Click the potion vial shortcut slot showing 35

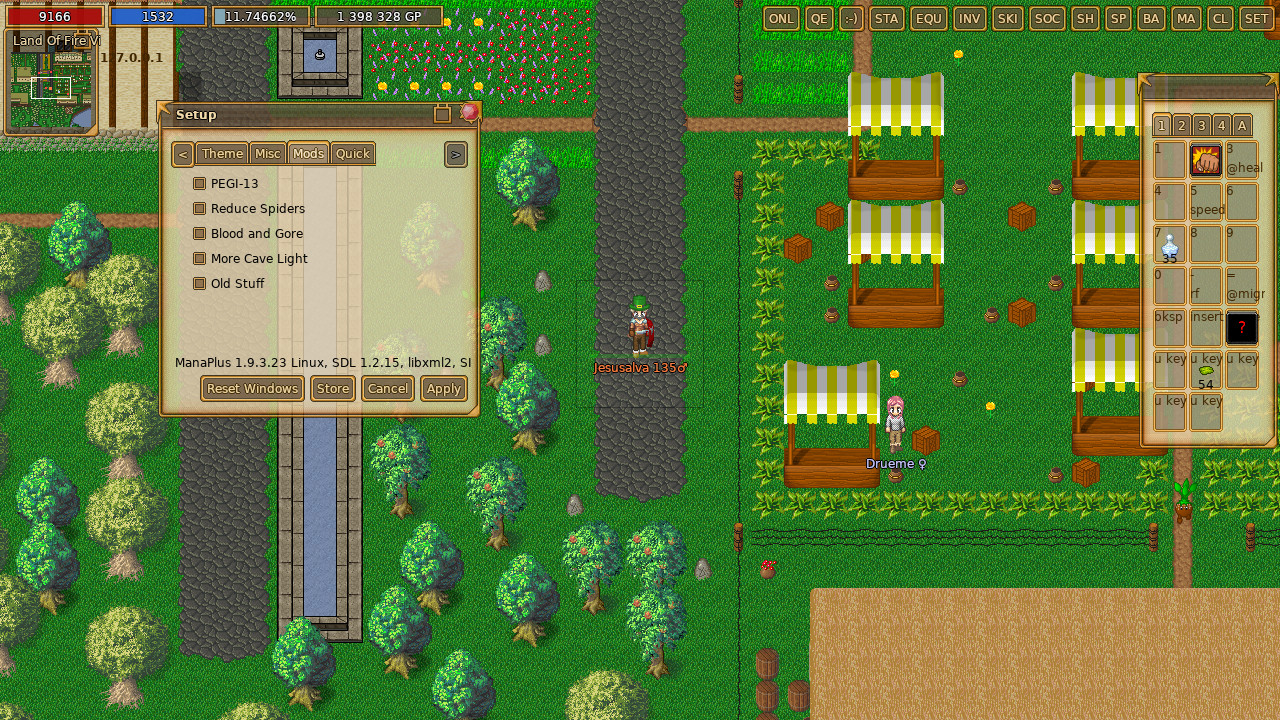pyautogui.click(x=1169, y=244)
